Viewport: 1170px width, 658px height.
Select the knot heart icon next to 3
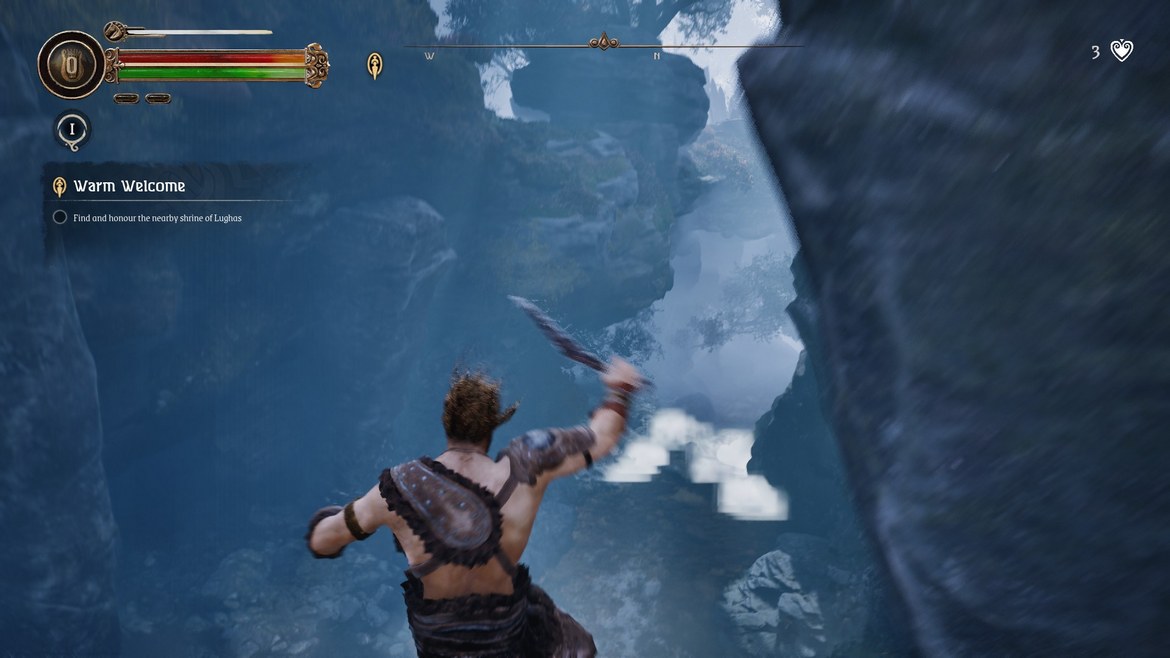click(x=1122, y=51)
